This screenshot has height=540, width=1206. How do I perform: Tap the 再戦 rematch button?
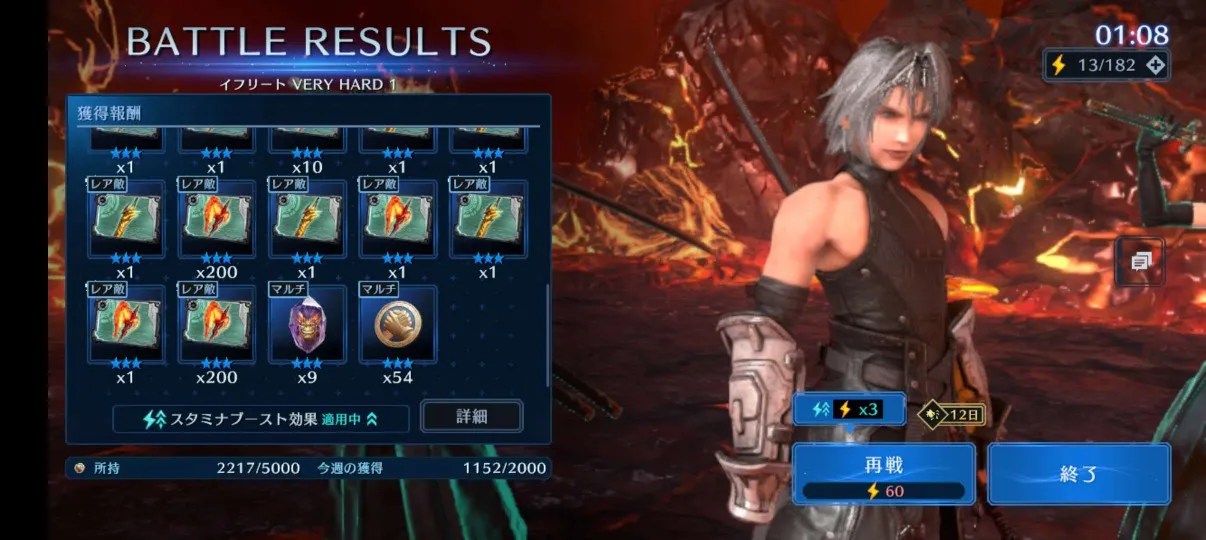884,474
